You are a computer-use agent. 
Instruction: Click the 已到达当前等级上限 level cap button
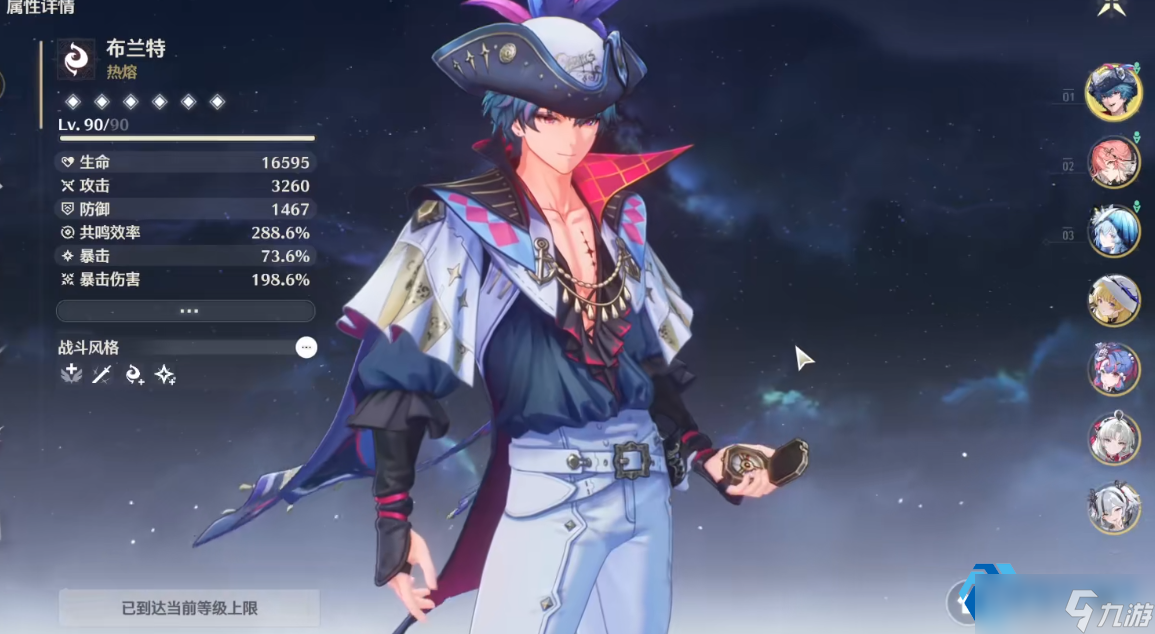pos(189,607)
